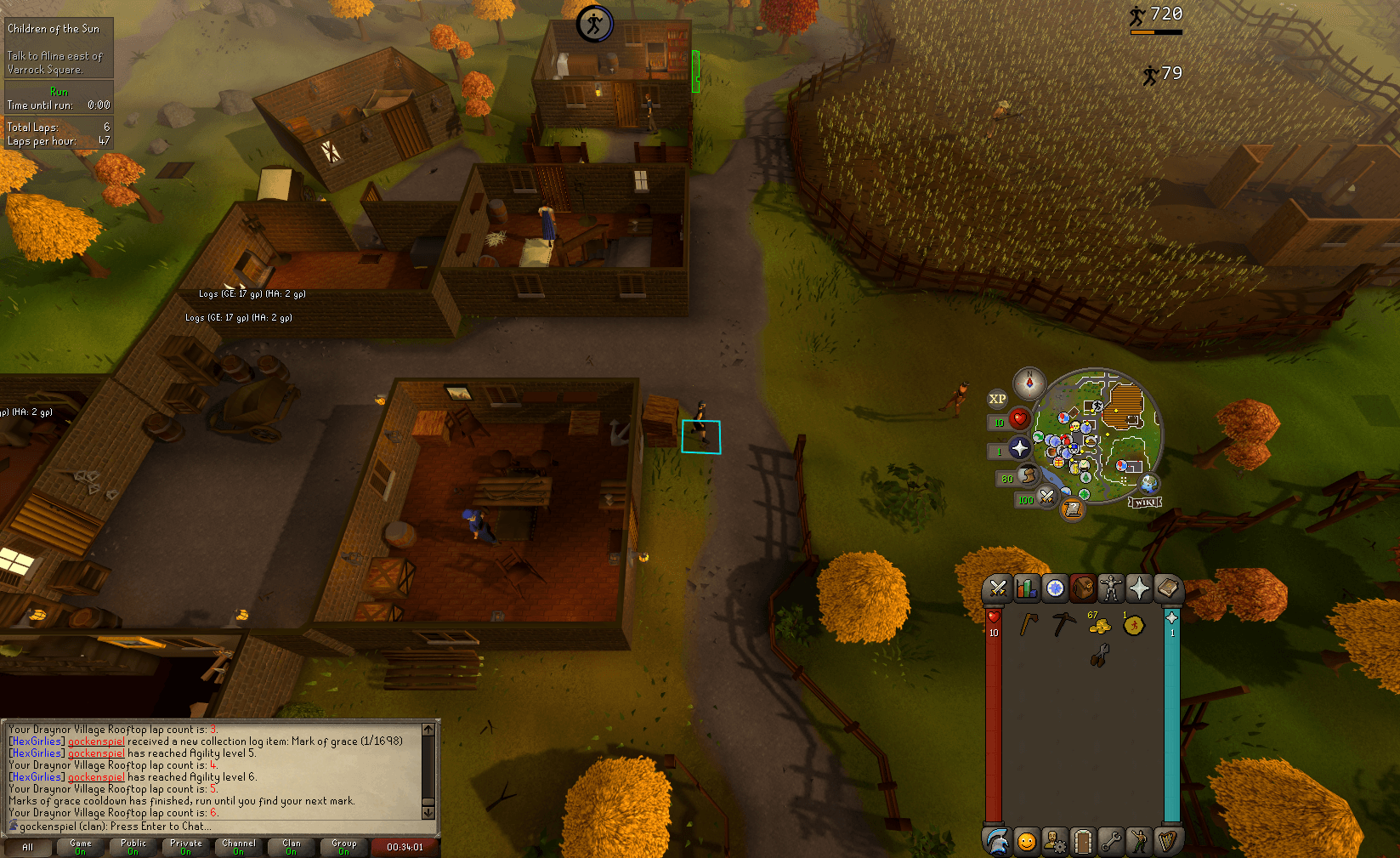The image size is (1400, 858).
Task: Open the Emotes panel
Action: pyautogui.click(x=1139, y=842)
